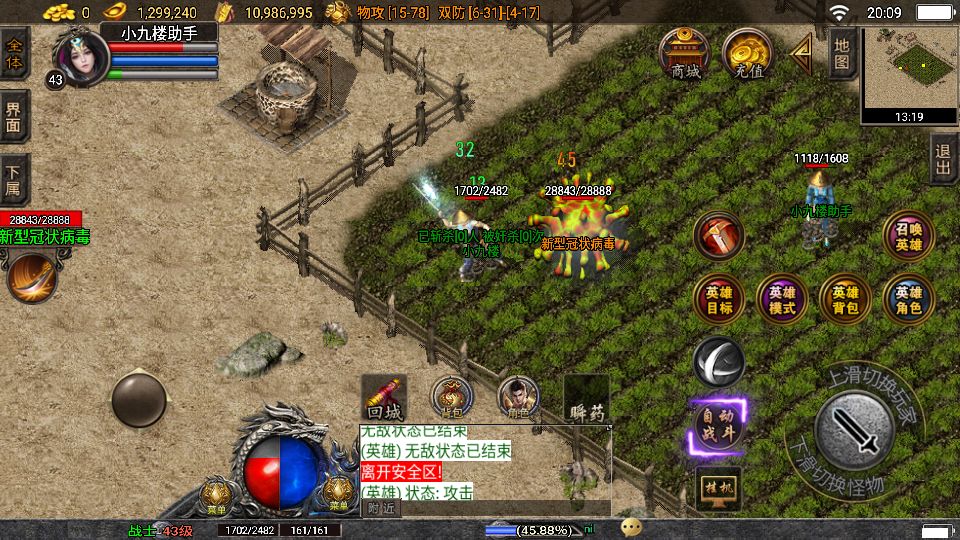Image resolution: width=960 pixels, height=540 pixels.
Task: Activate the 召唤英雄 summon hero button
Action: click(x=909, y=236)
